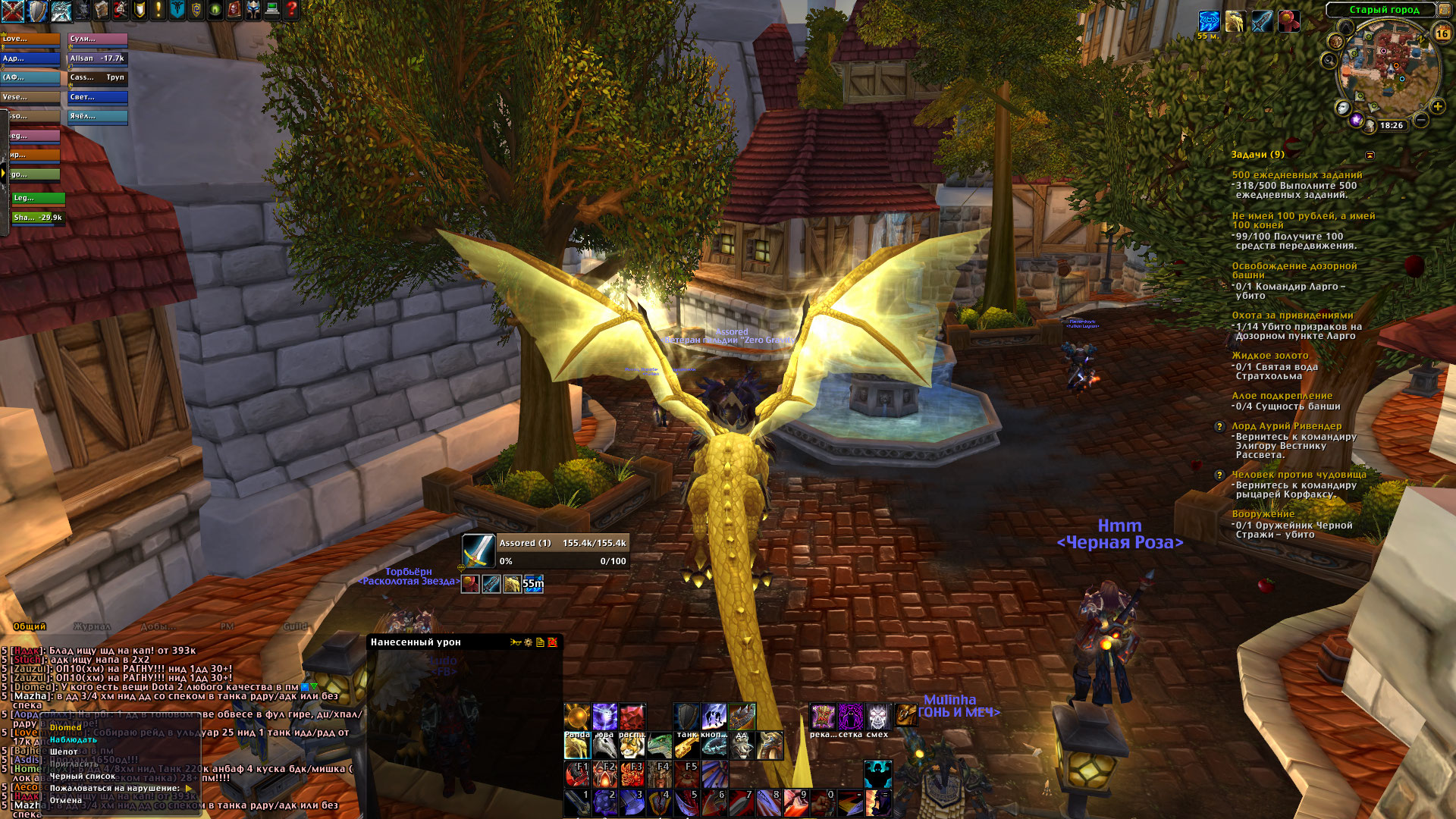The width and height of the screenshot is (1456, 819).
Task: Click the tracking magnifier on the minimap
Action: pos(1329,60)
